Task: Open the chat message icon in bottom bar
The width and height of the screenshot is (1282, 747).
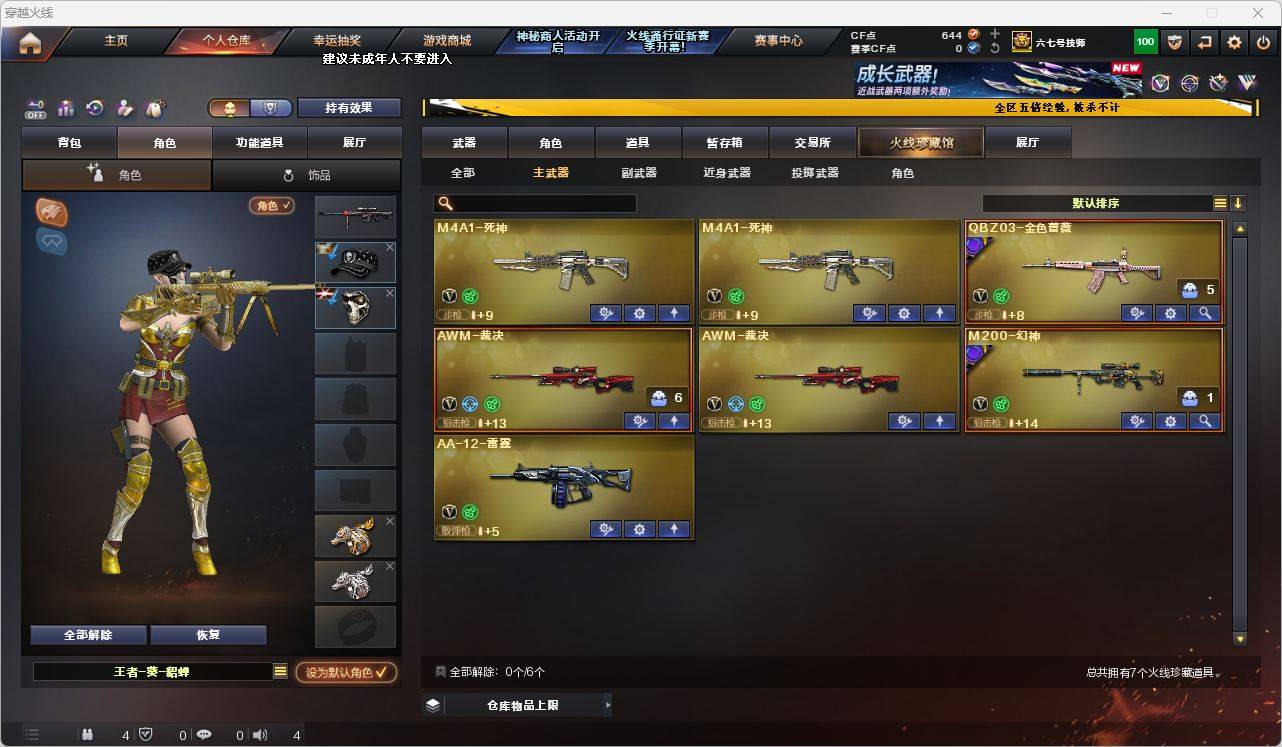Action: (203, 735)
